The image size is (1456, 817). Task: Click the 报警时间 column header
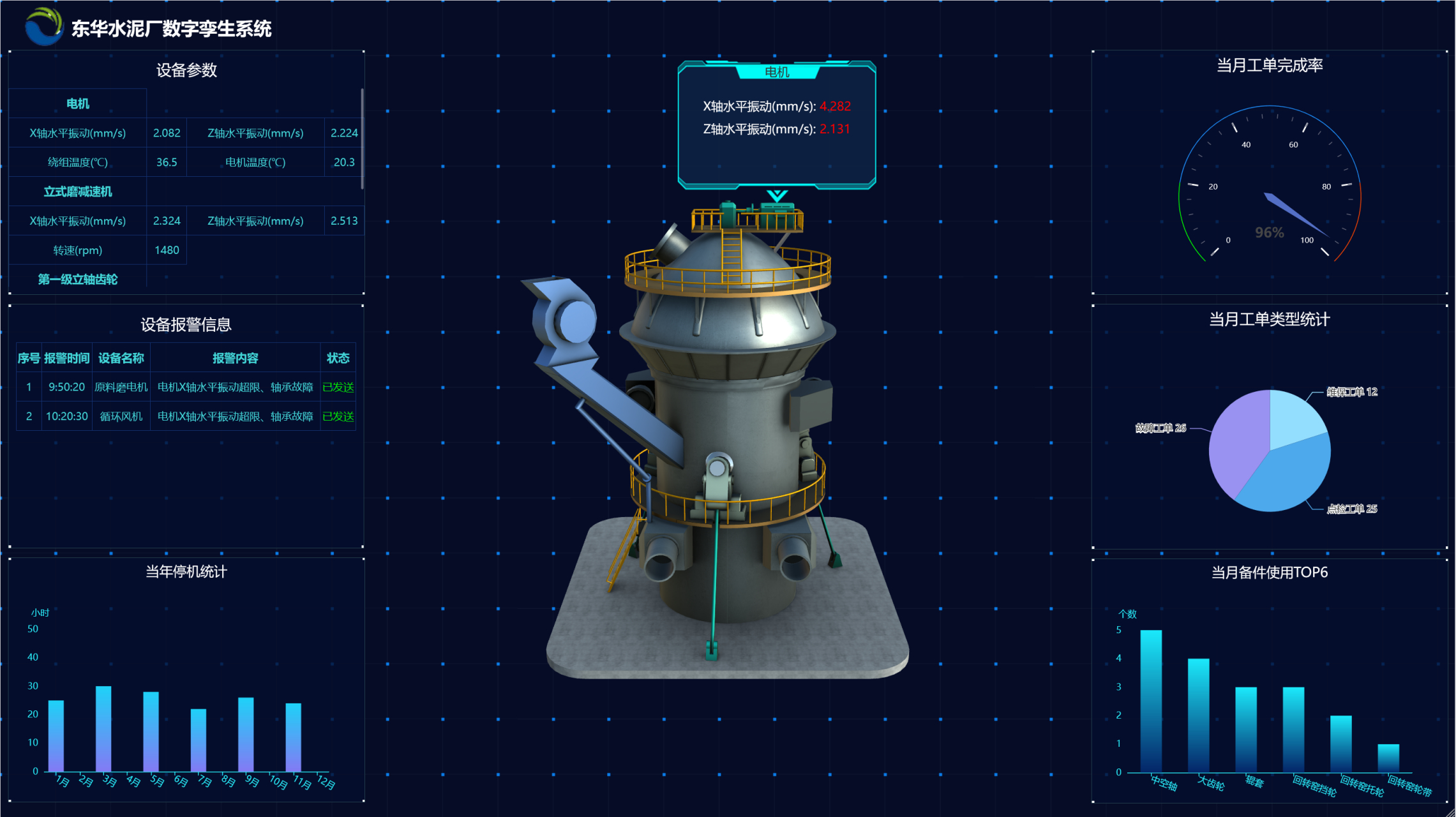[x=66, y=358]
